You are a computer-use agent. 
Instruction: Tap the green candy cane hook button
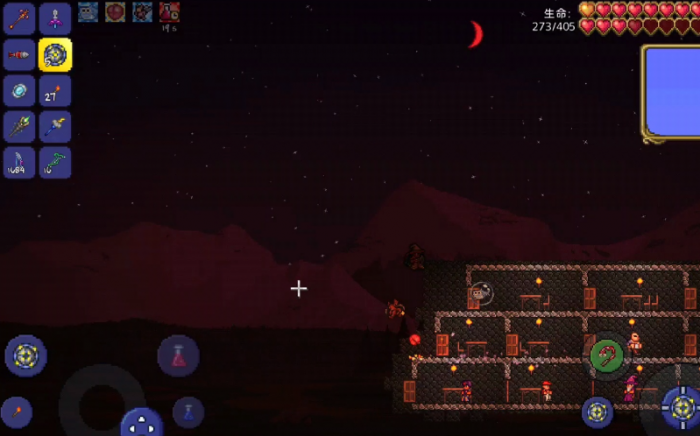pyautogui.click(x=606, y=356)
